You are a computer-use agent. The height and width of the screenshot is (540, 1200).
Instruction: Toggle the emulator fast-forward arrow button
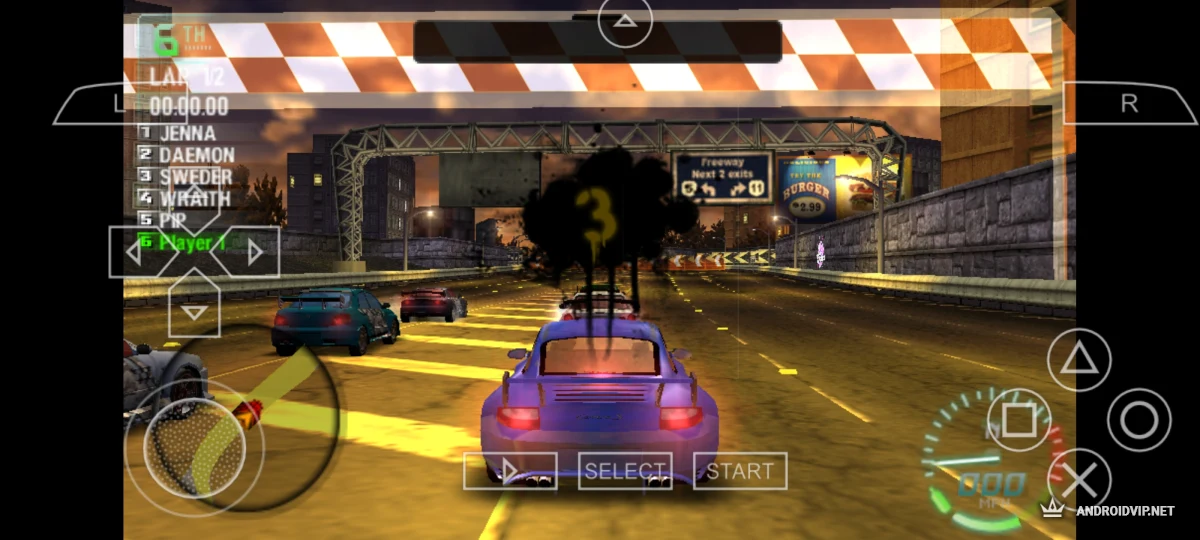[x=510, y=471]
